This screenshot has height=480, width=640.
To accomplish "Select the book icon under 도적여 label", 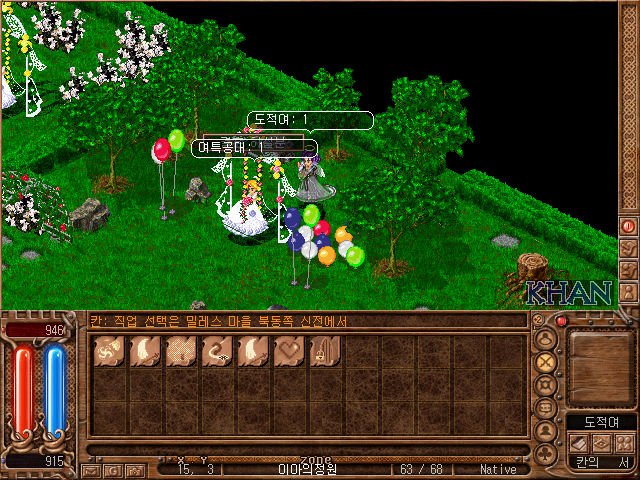I will click(576, 443).
